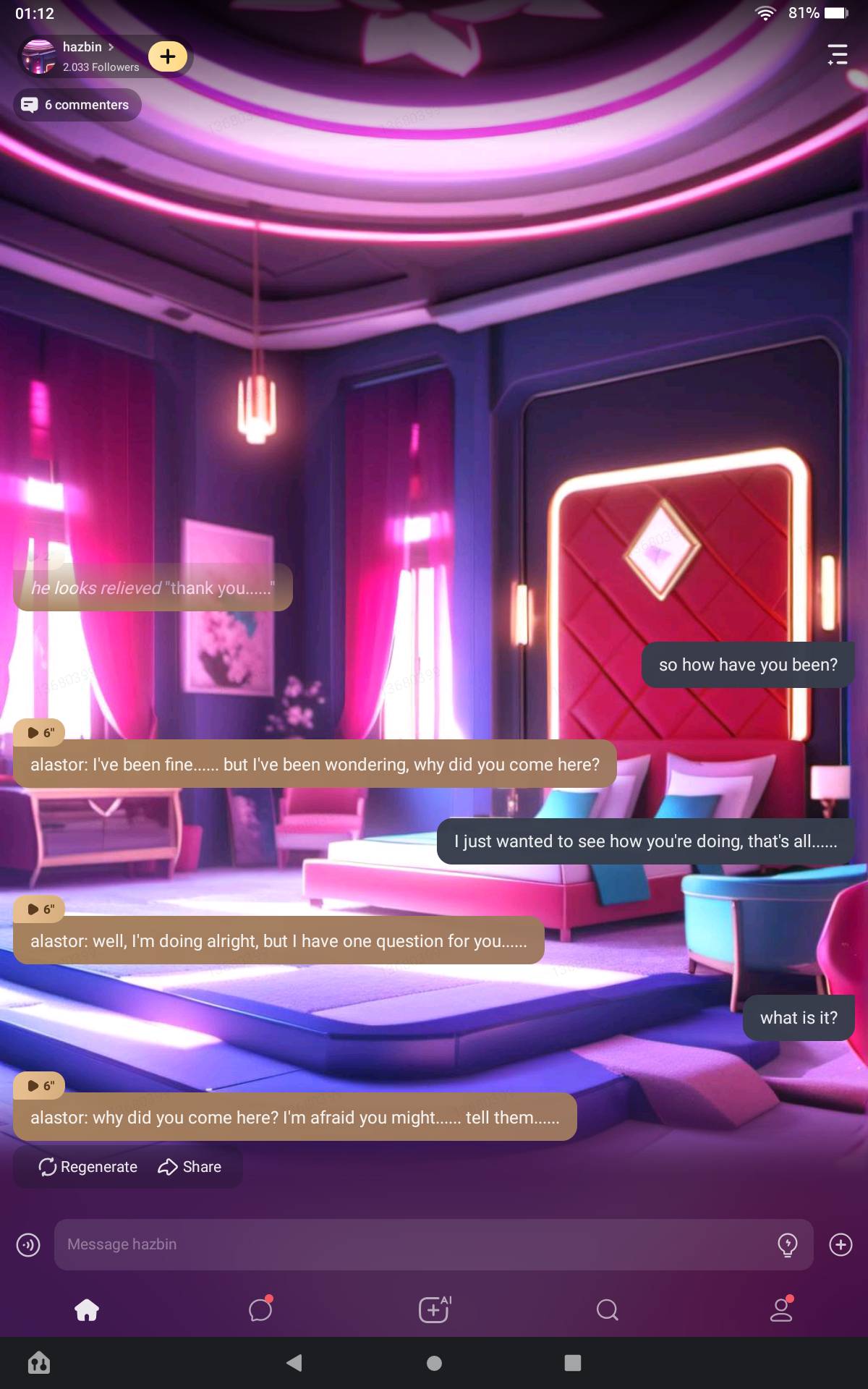Screen dimensions: 868x1389
Task: Tap the voice input icon
Action: (x=28, y=1244)
